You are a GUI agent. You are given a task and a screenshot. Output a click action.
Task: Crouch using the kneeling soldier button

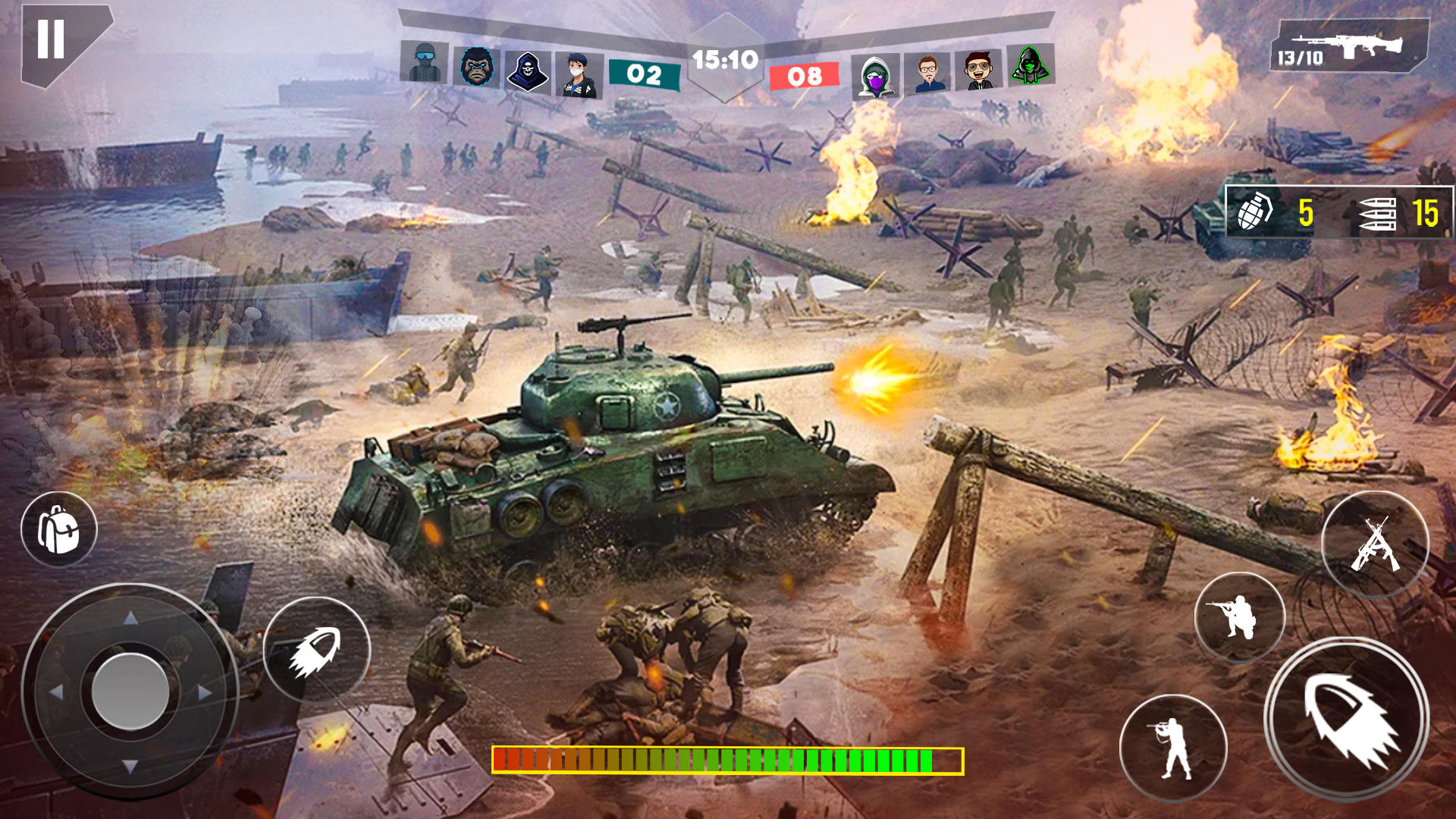tap(1239, 617)
